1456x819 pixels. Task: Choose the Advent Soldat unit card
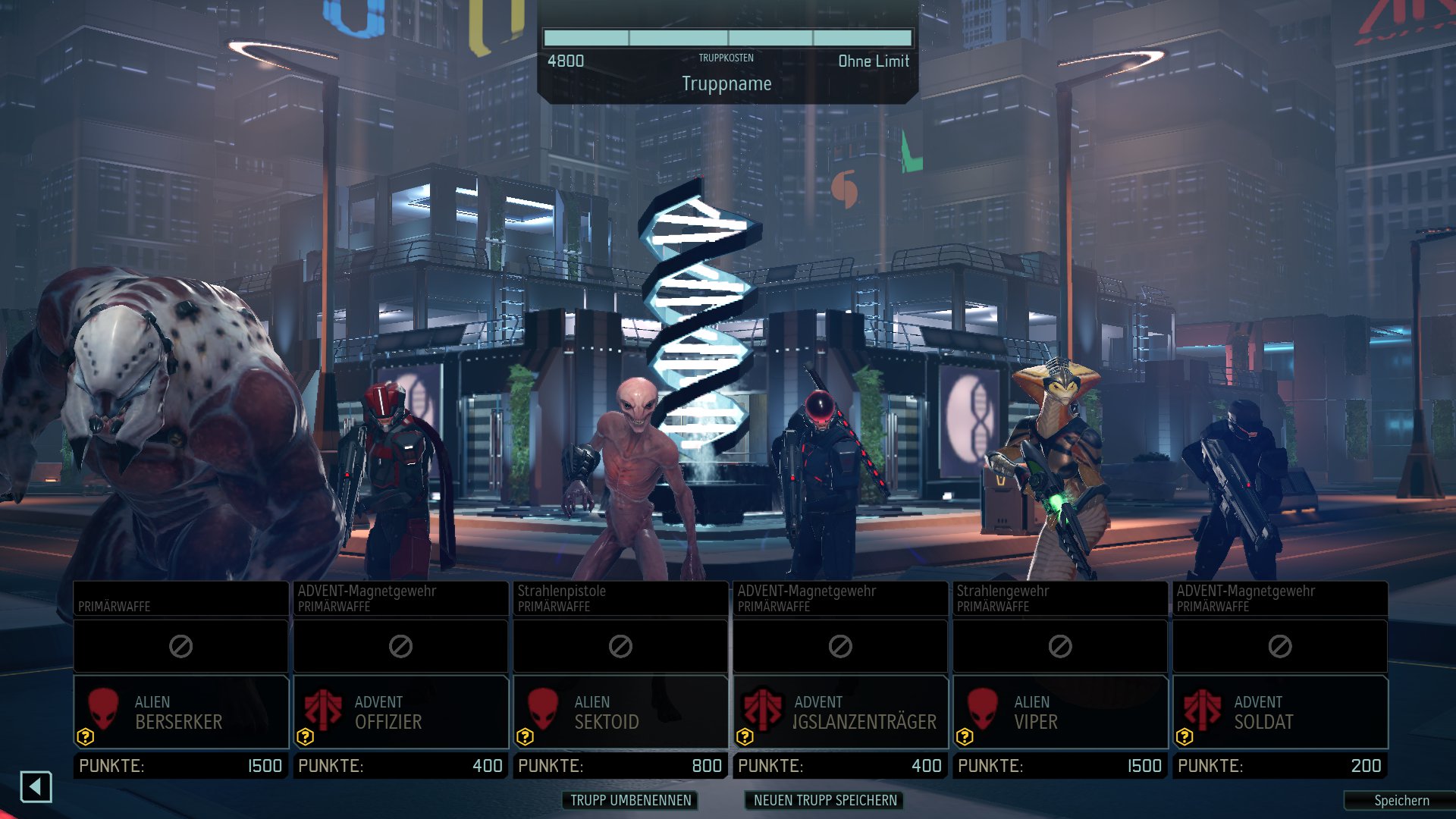click(x=1280, y=712)
